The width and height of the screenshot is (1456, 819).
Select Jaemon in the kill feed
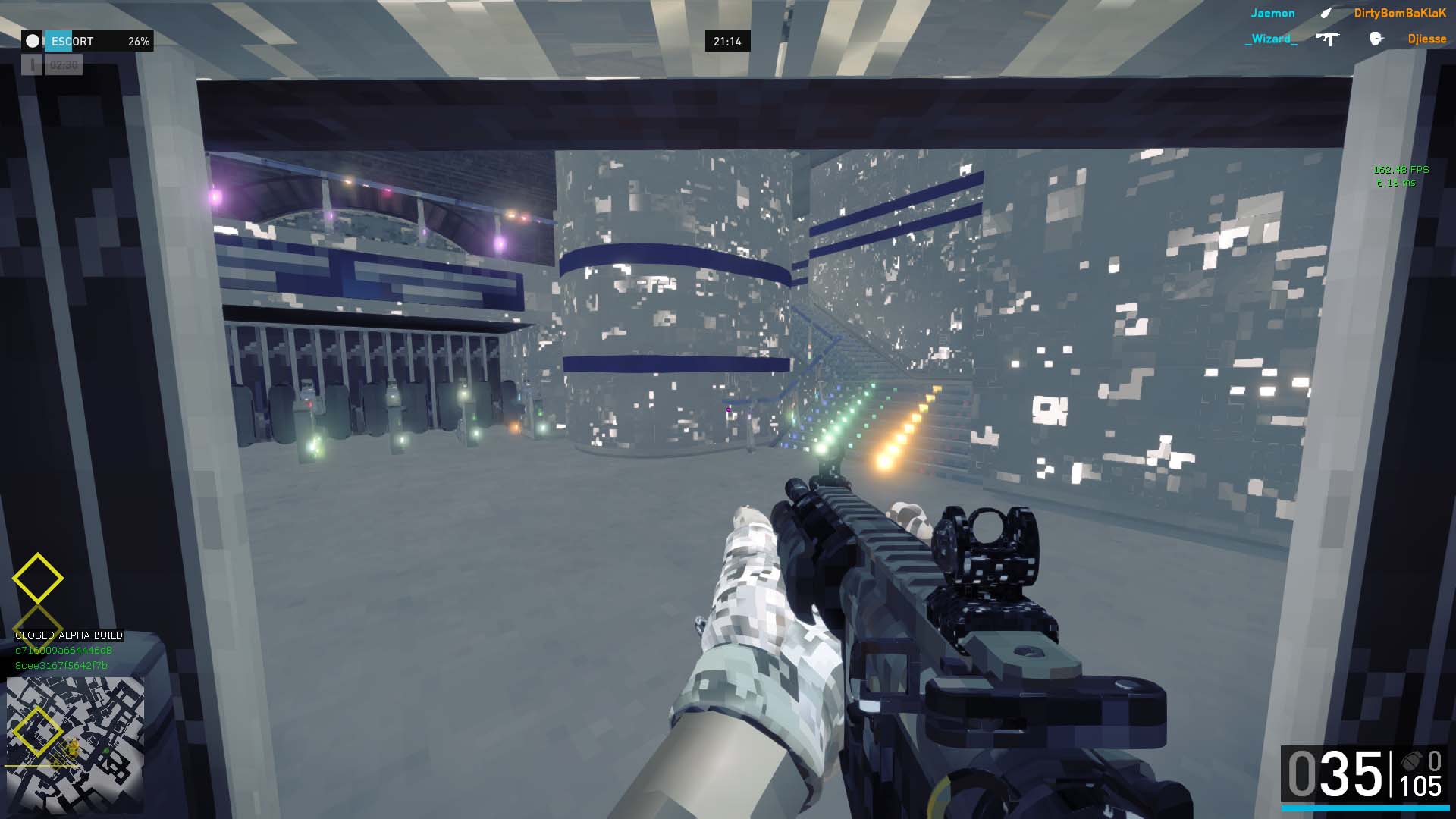[x=1272, y=13]
